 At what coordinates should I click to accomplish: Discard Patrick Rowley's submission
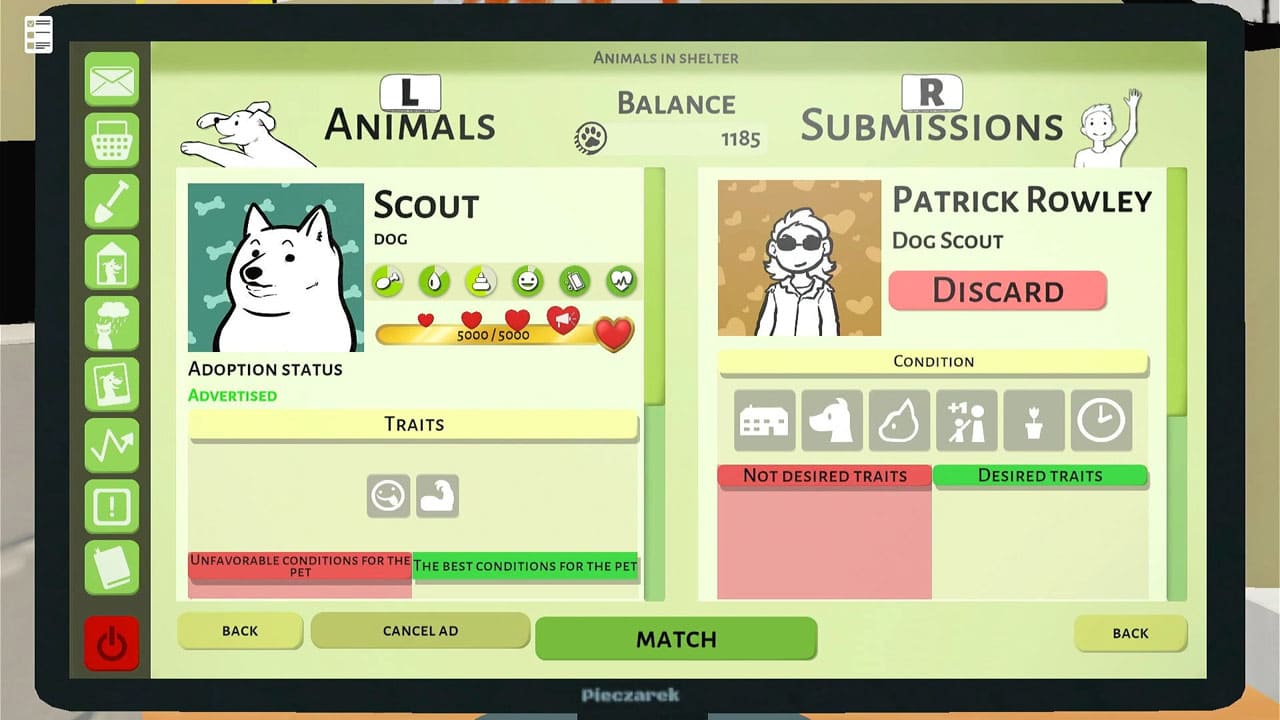point(997,291)
